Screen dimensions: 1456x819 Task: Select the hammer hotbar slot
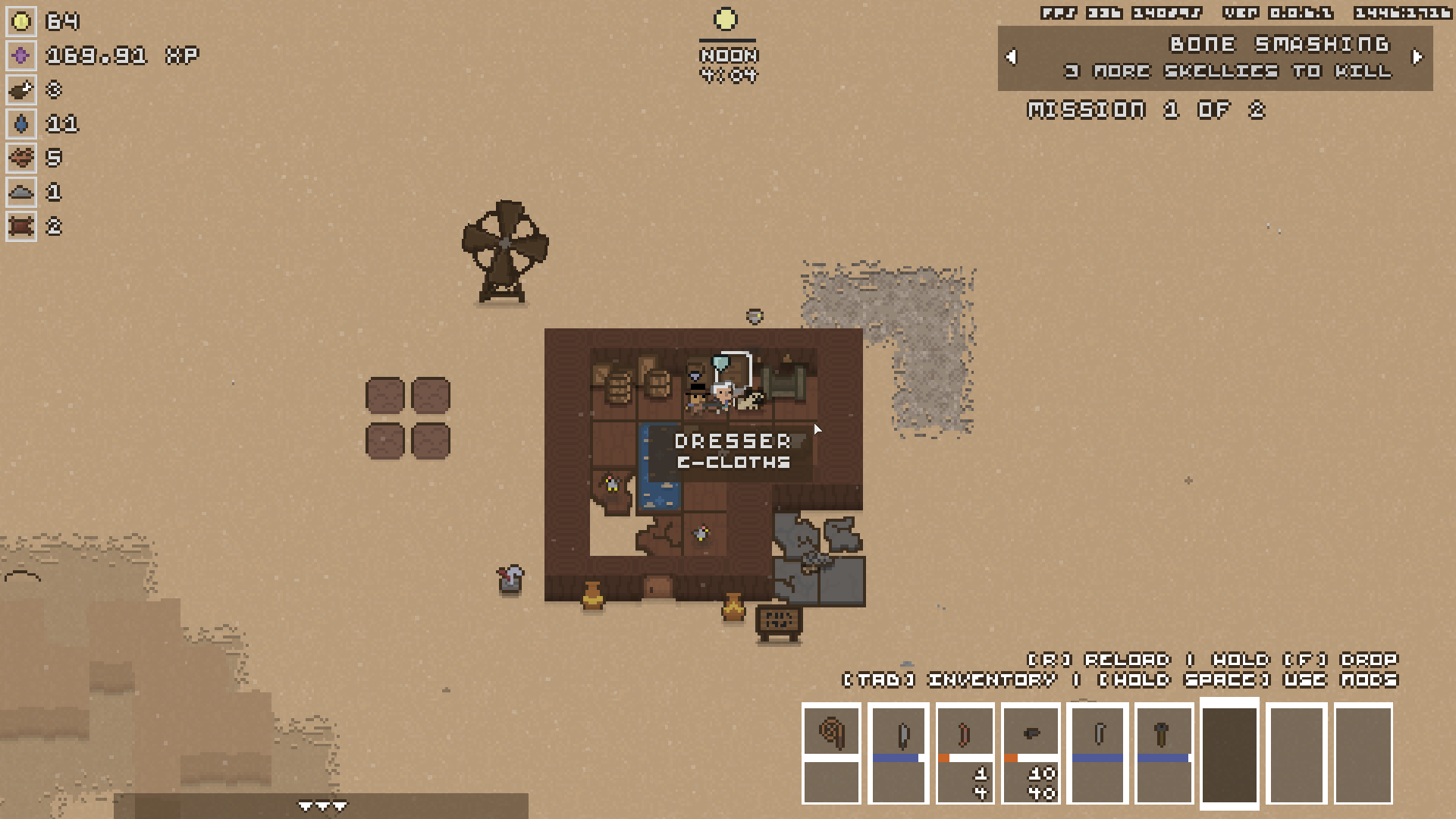[1163, 734]
